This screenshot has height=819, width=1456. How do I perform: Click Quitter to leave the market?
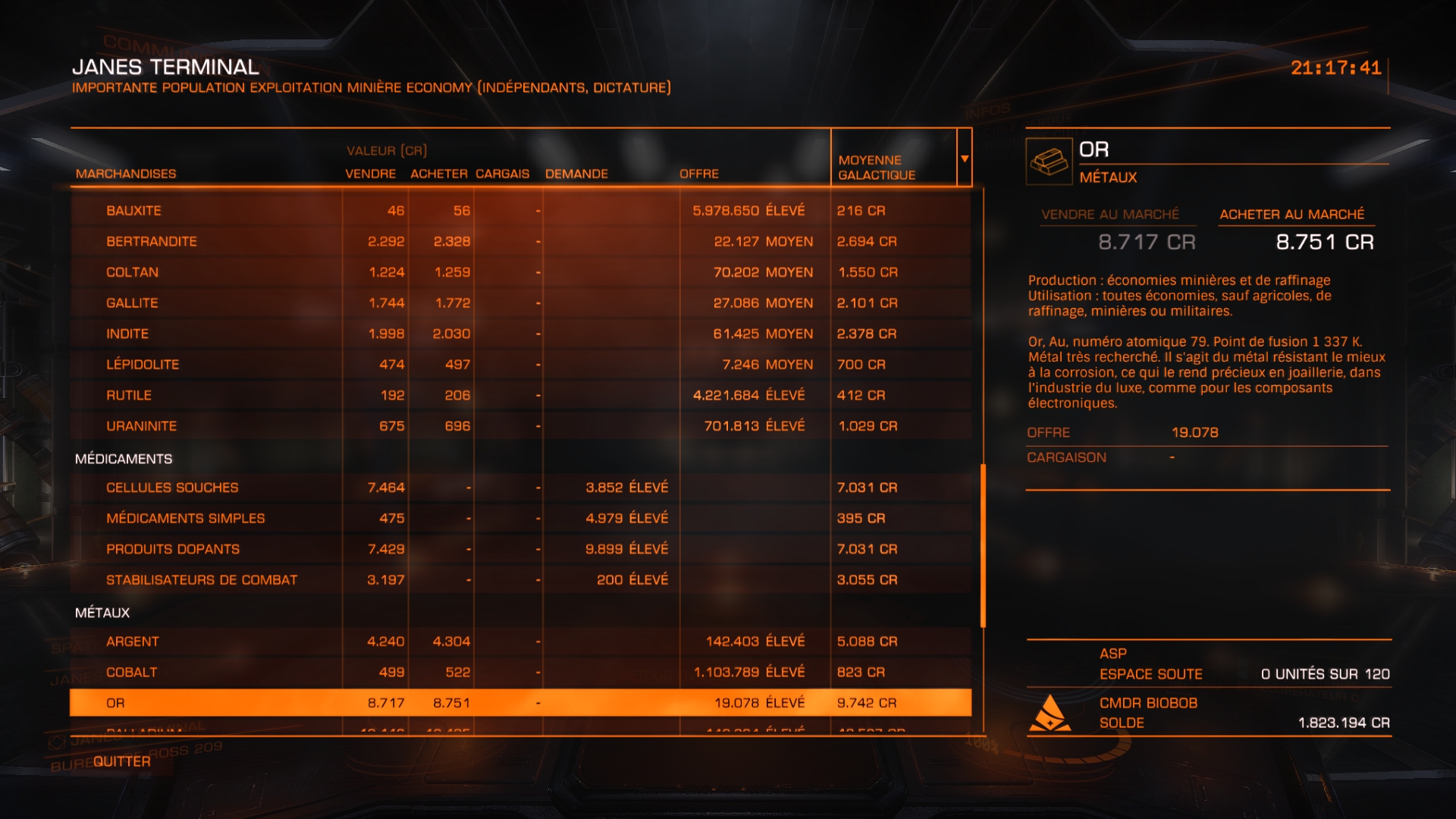[x=122, y=761]
